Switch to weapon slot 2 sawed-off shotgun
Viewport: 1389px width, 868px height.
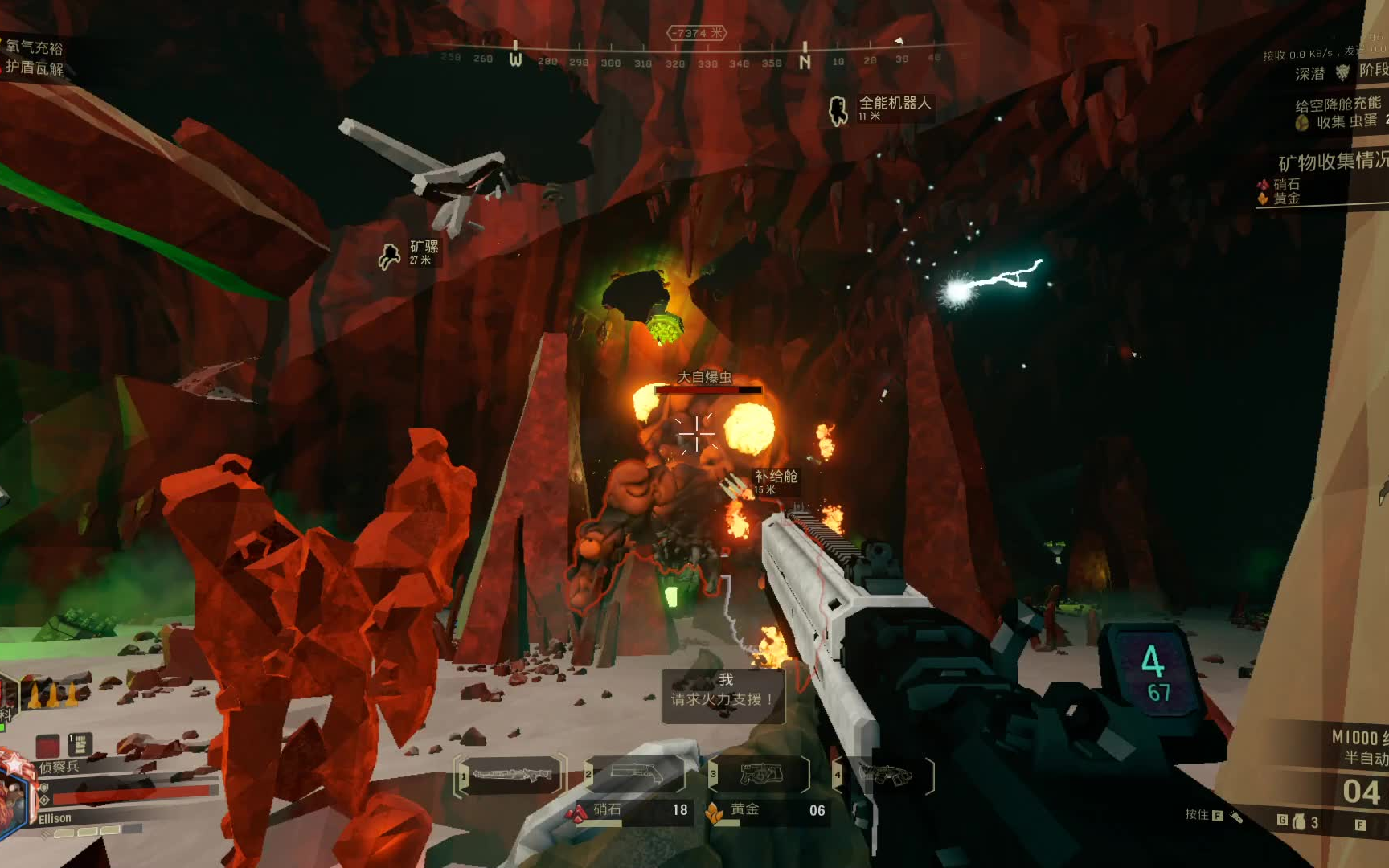point(637,775)
